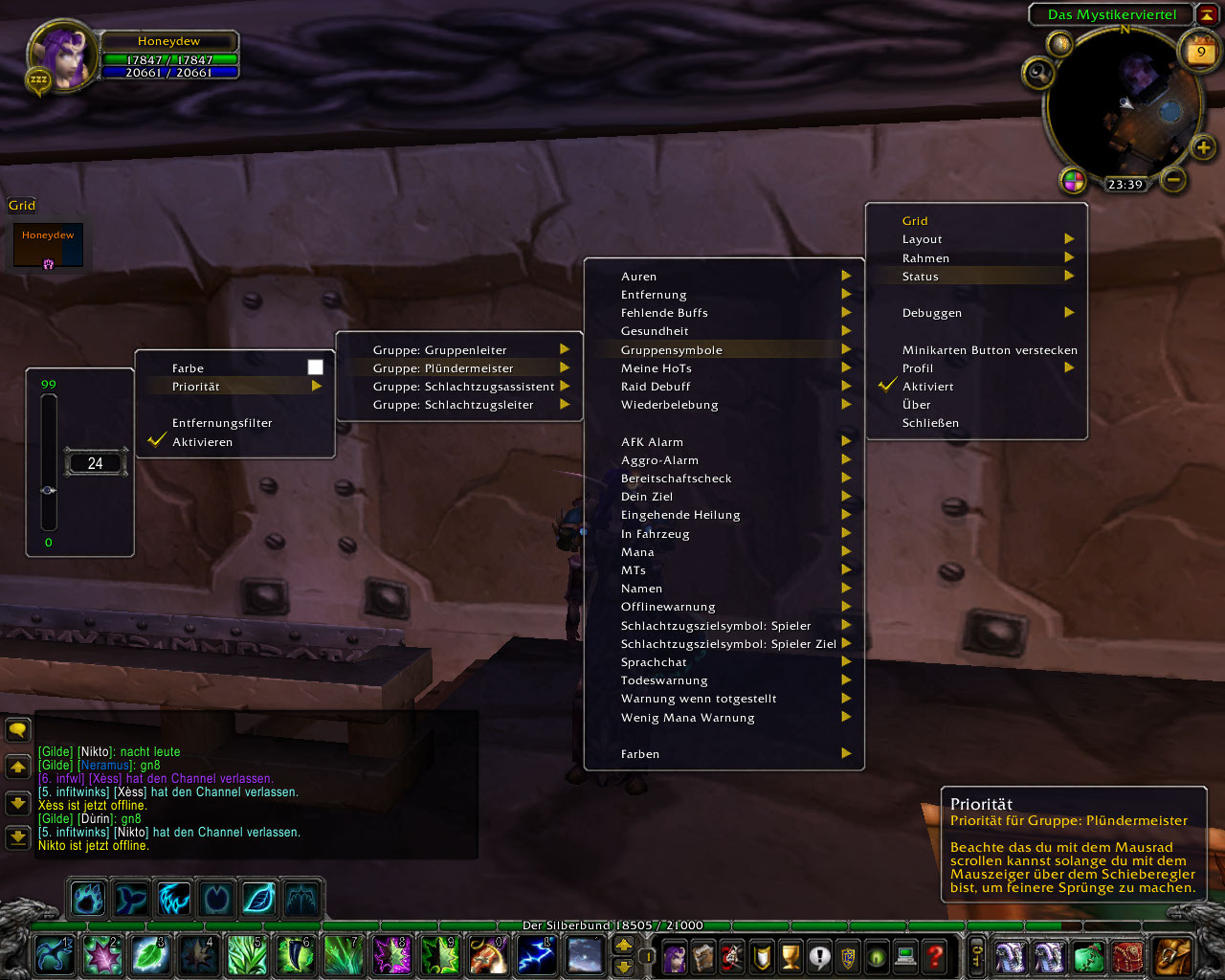The width and height of the screenshot is (1225, 980).
Task: Toggle Minikarten Button verstecken
Action: (x=989, y=350)
